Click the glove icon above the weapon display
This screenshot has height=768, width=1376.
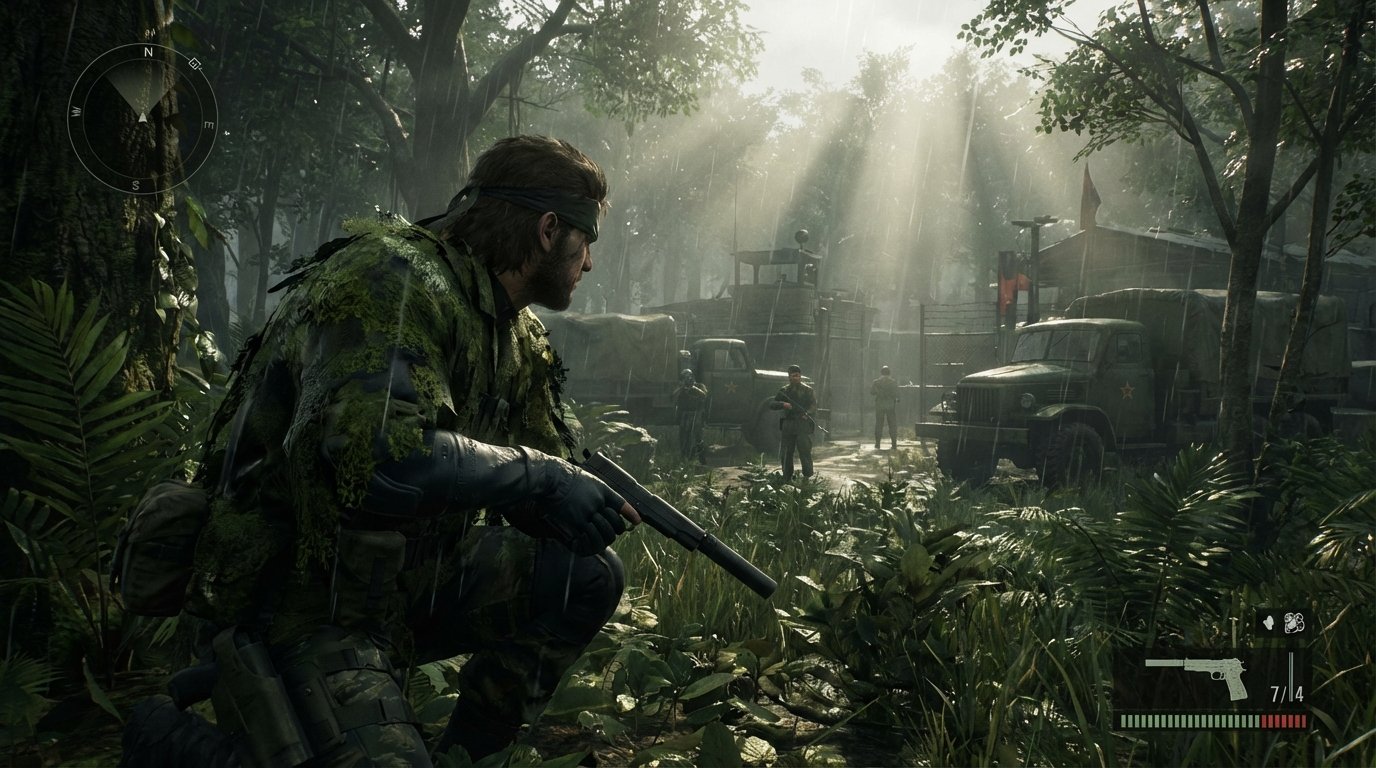[x=1269, y=621]
